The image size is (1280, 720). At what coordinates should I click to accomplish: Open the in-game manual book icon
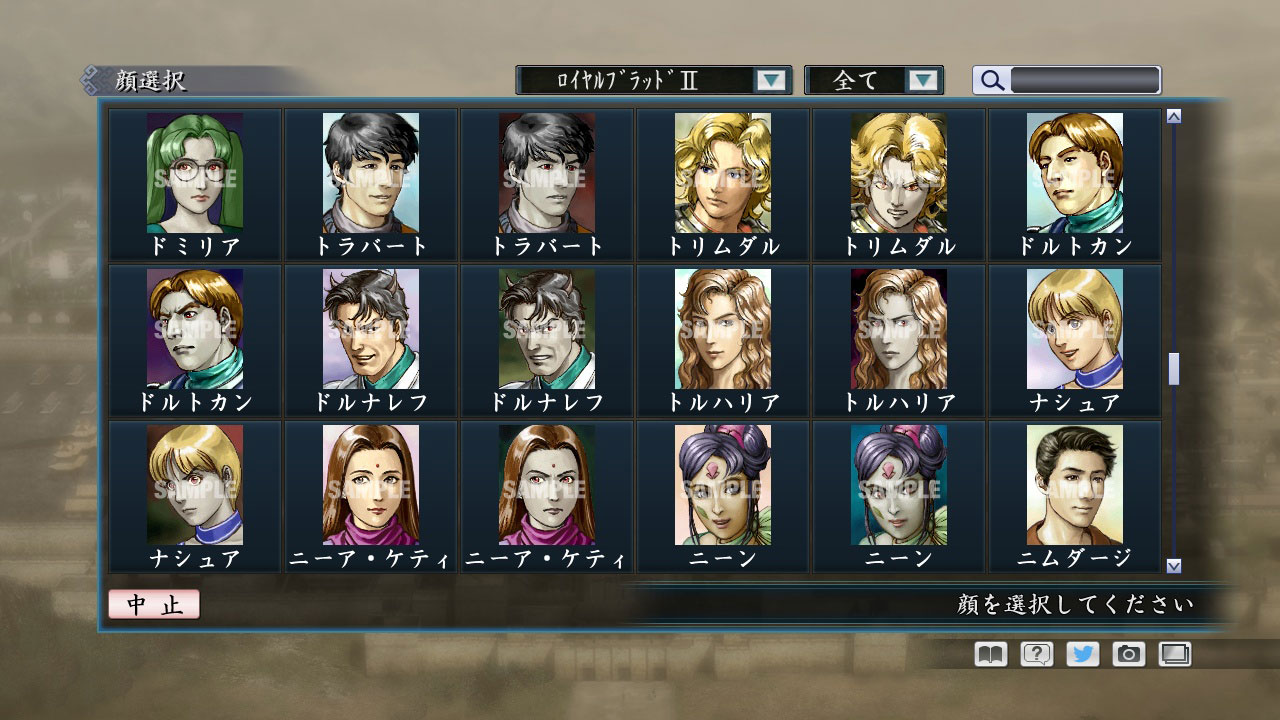pyautogui.click(x=988, y=654)
